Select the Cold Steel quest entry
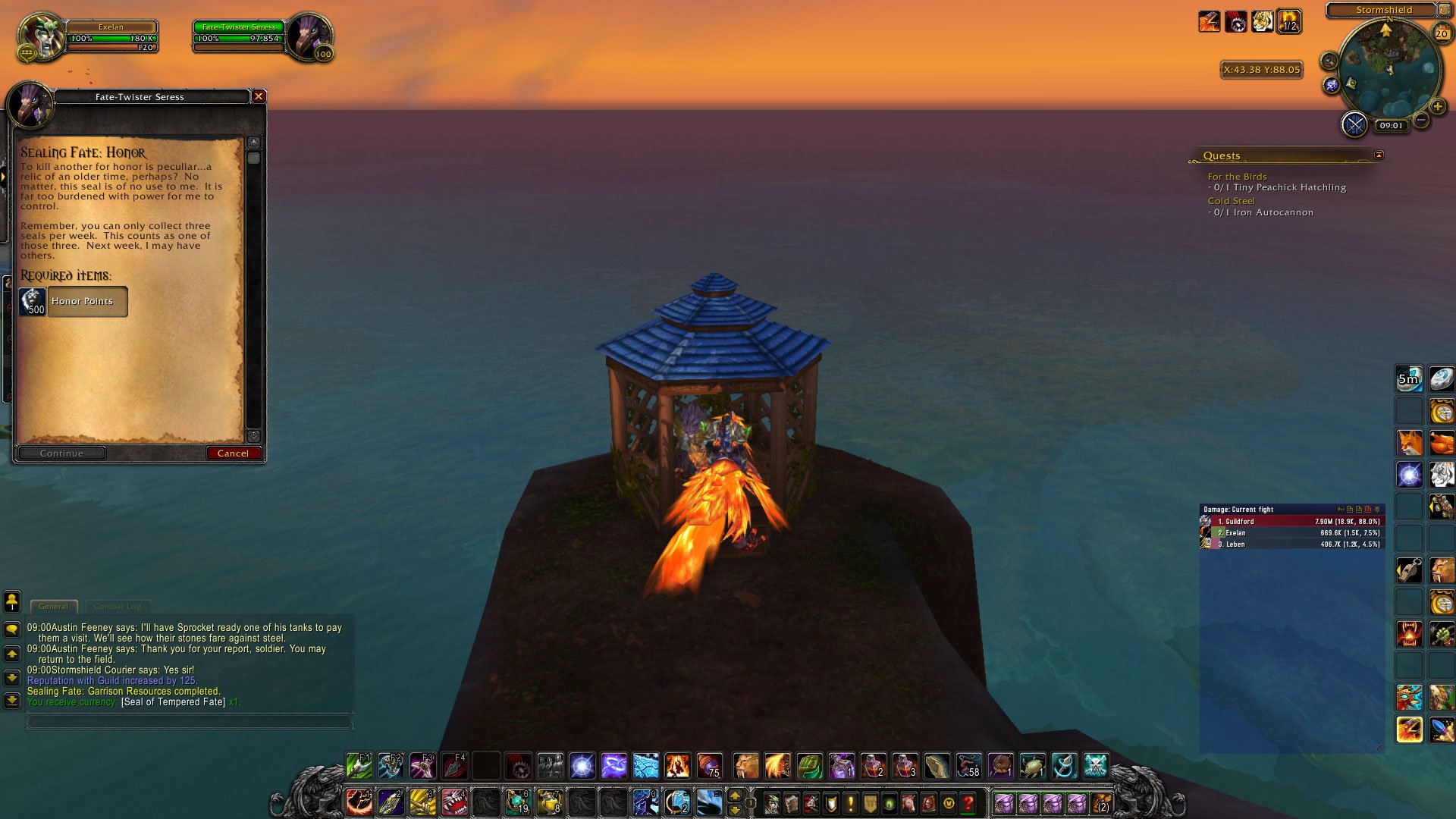 pyautogui.click(x=1231, y=201)
